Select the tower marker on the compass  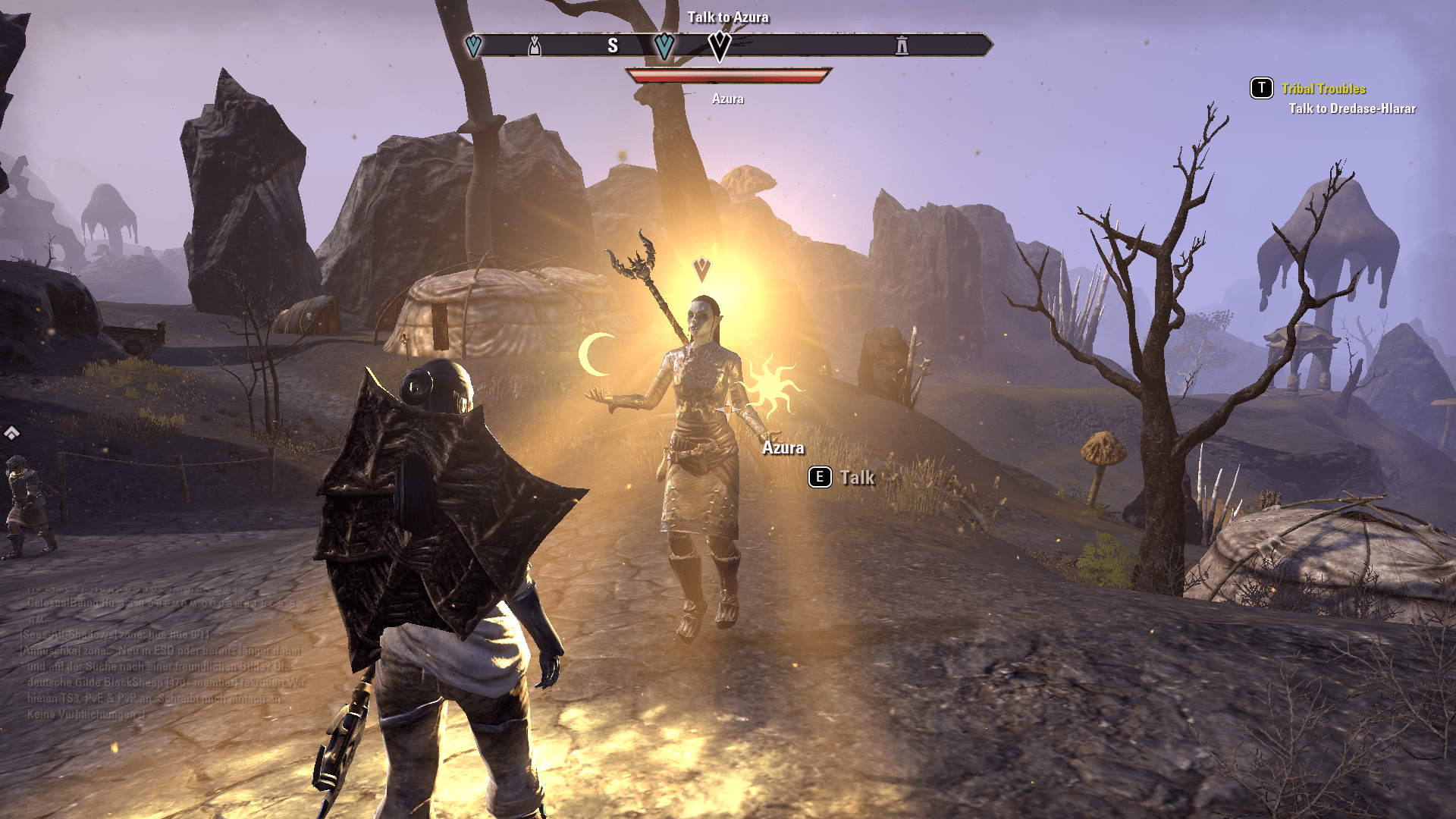pyautogui.click(x=901, y=45)
